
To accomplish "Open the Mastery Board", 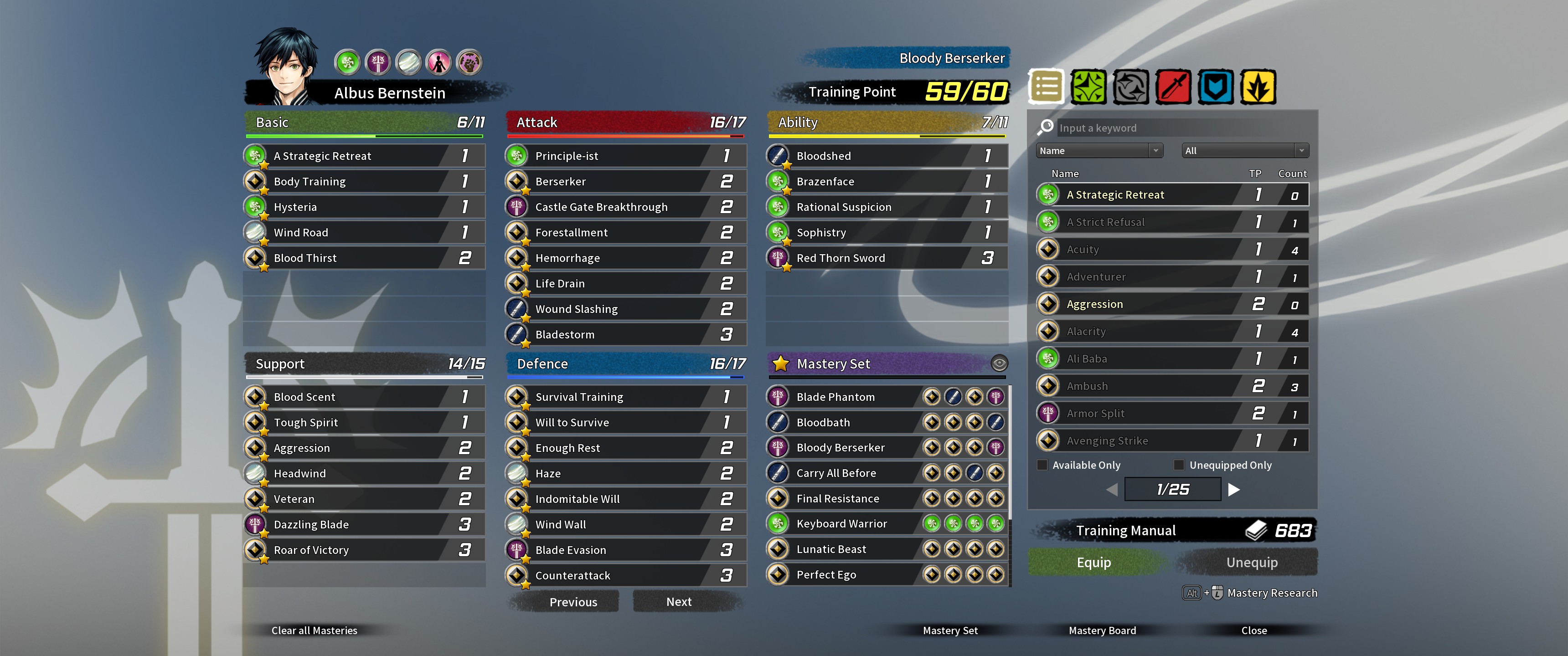I will click(1102, 630).
